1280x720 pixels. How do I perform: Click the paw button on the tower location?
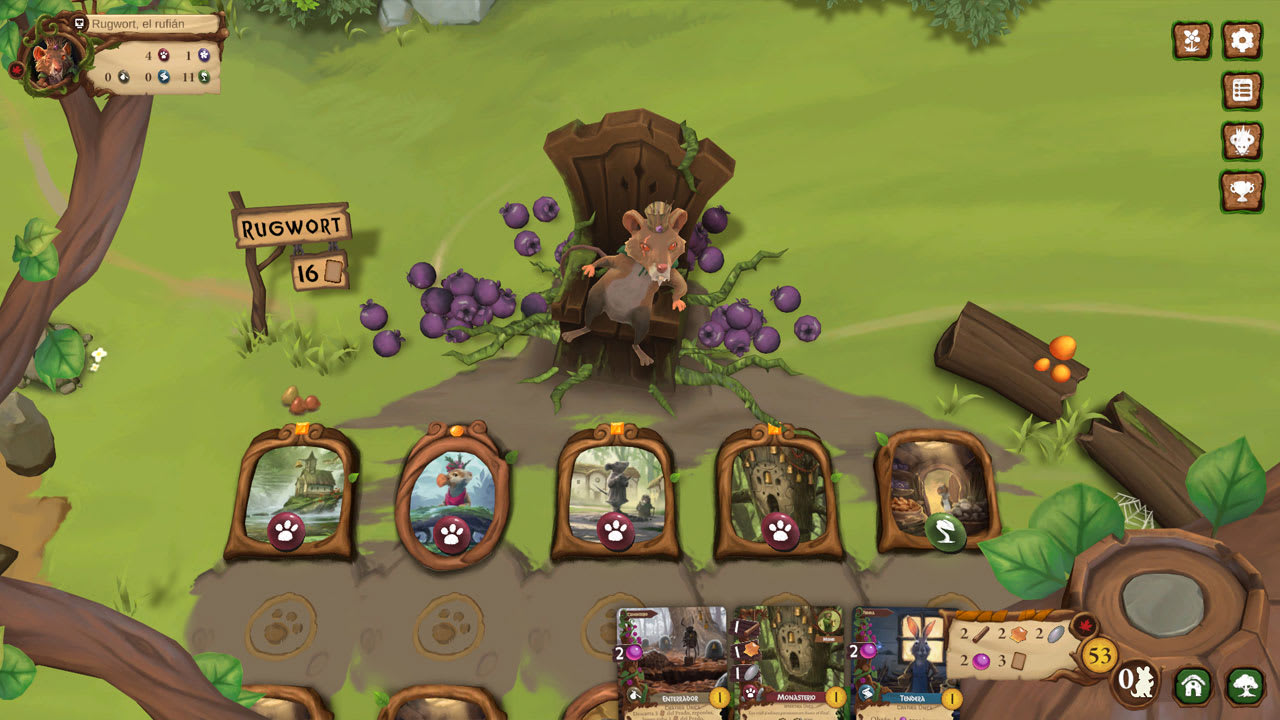pos(782,531)
